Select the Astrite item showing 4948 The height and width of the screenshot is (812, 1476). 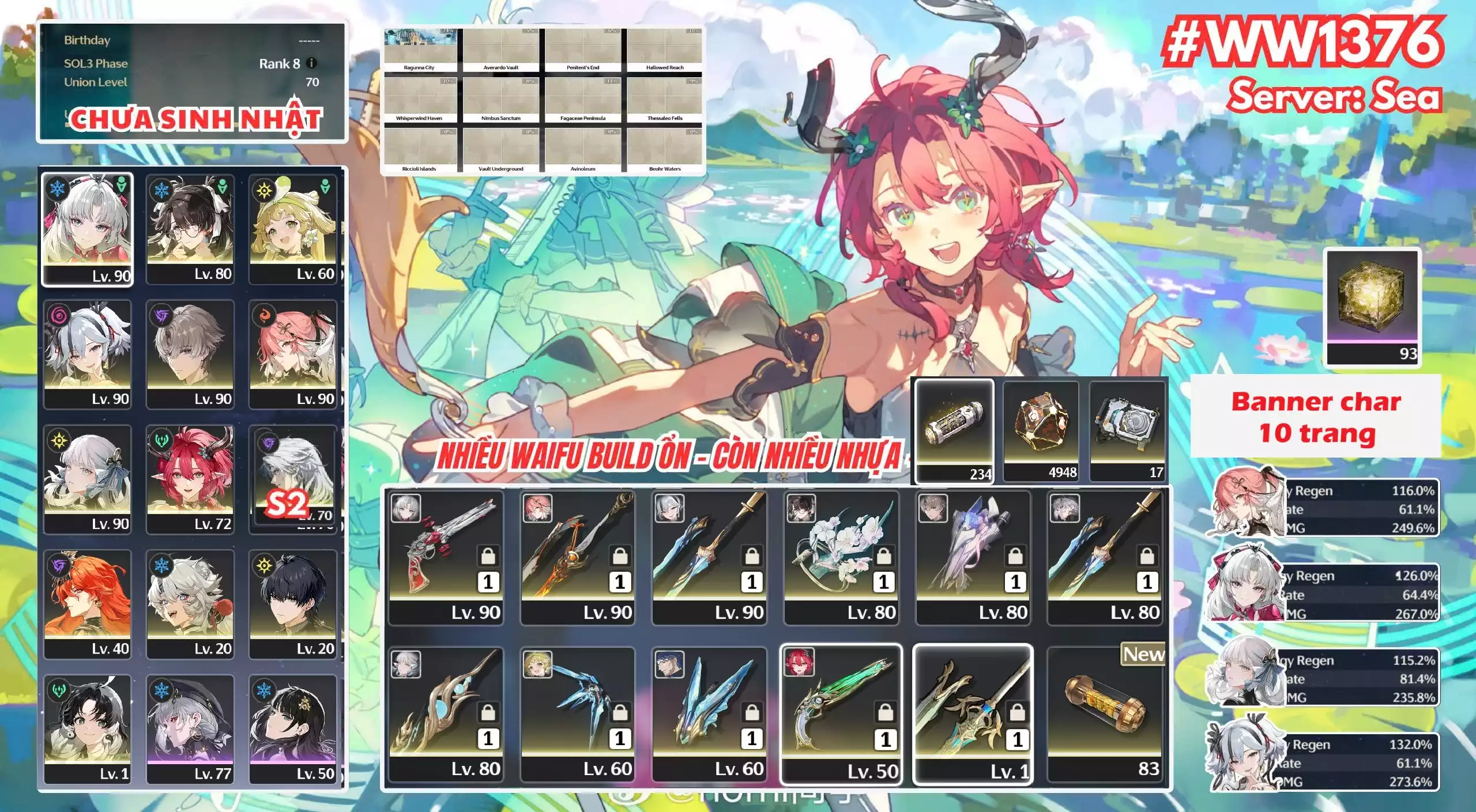pos(1041,430)
